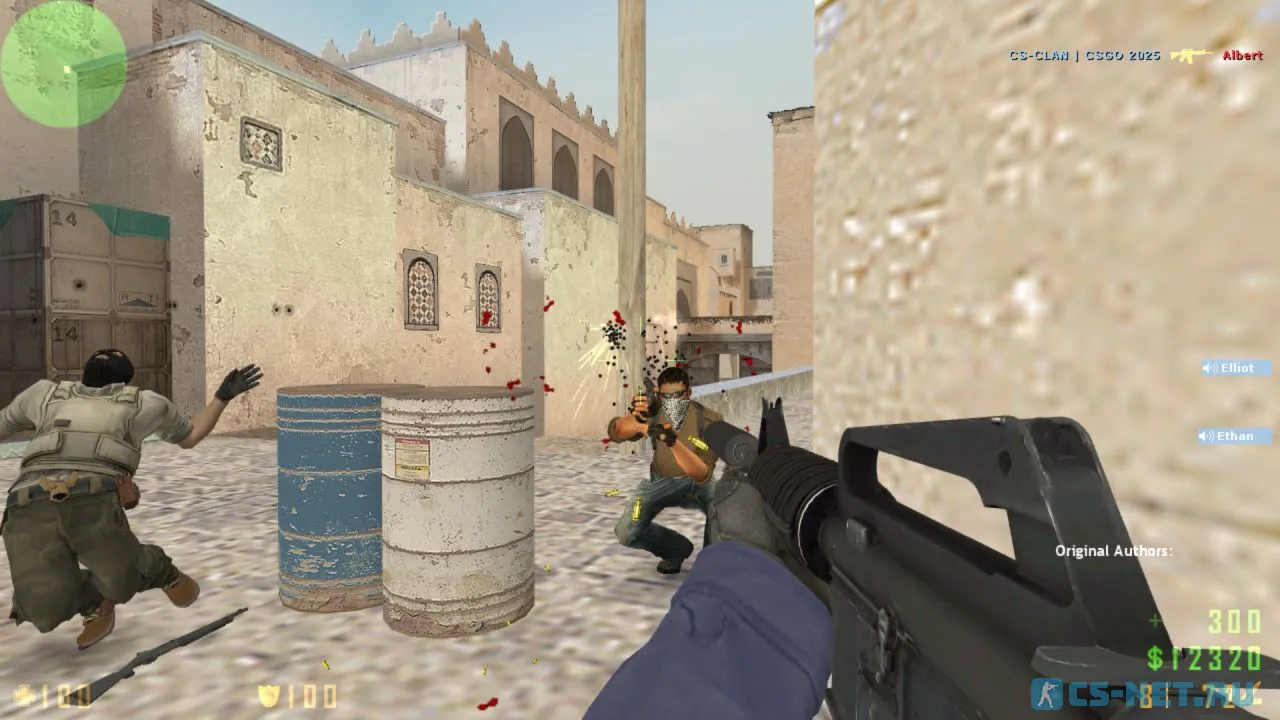Image resolution: width=1280 pixels, height=720 pixels.
Task: Click the Albert player name in red
Action: tap(1241, 57)
